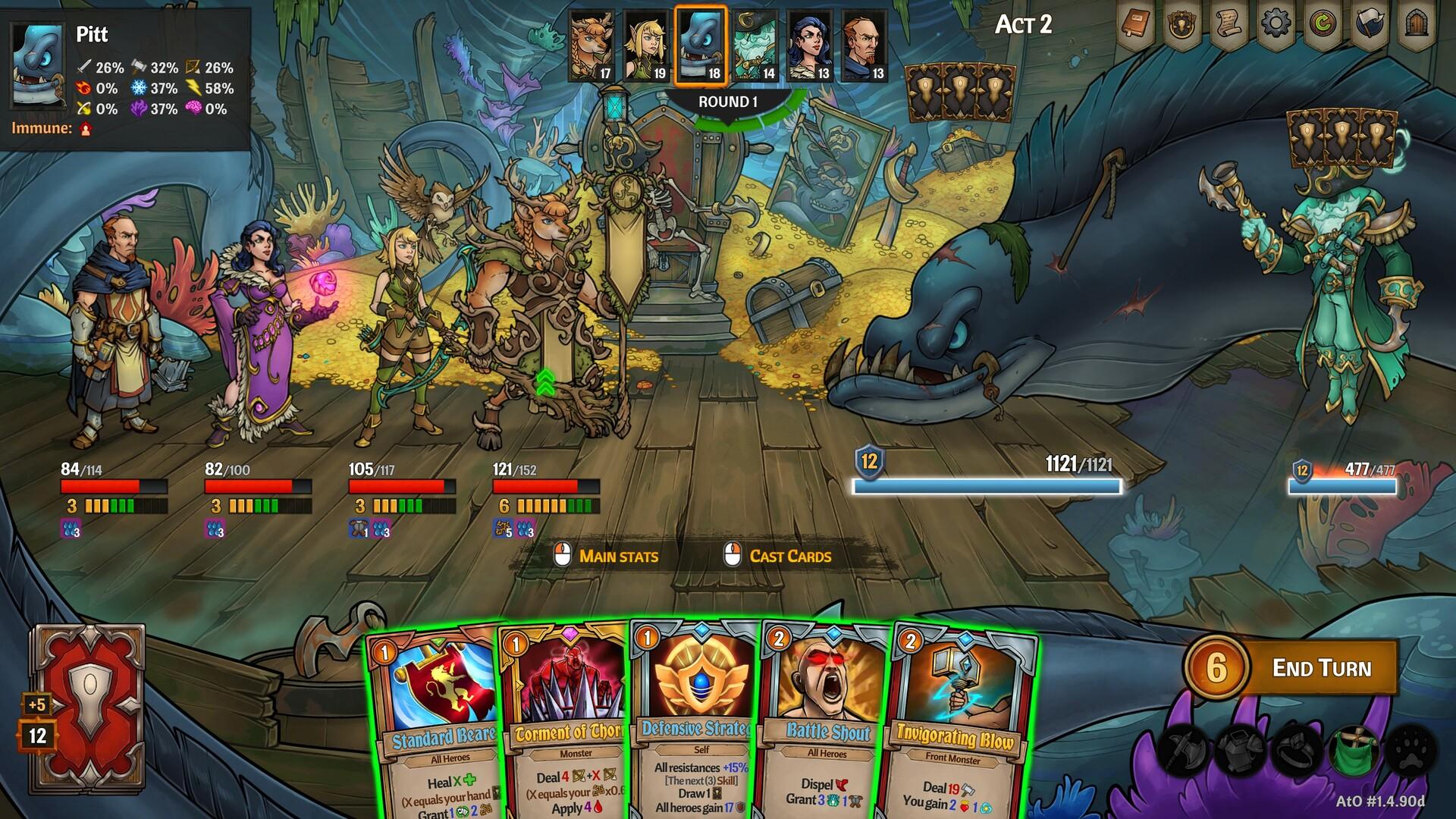End the current turn
The width and height of the screenshot is (1456, 819).
point(1320,668)
